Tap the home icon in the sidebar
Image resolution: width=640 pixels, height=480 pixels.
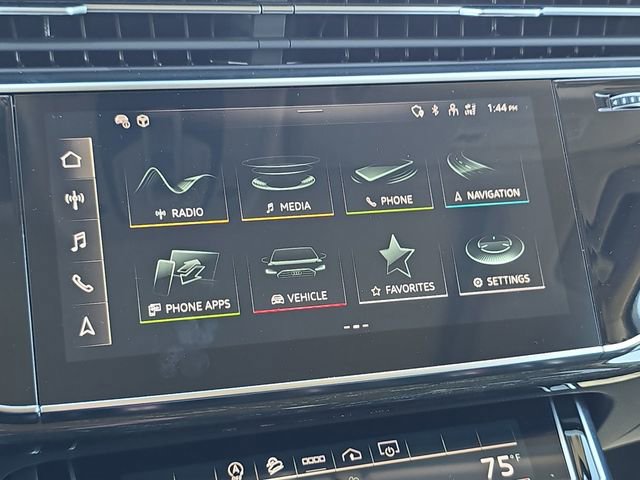click(x=71, y=159)
